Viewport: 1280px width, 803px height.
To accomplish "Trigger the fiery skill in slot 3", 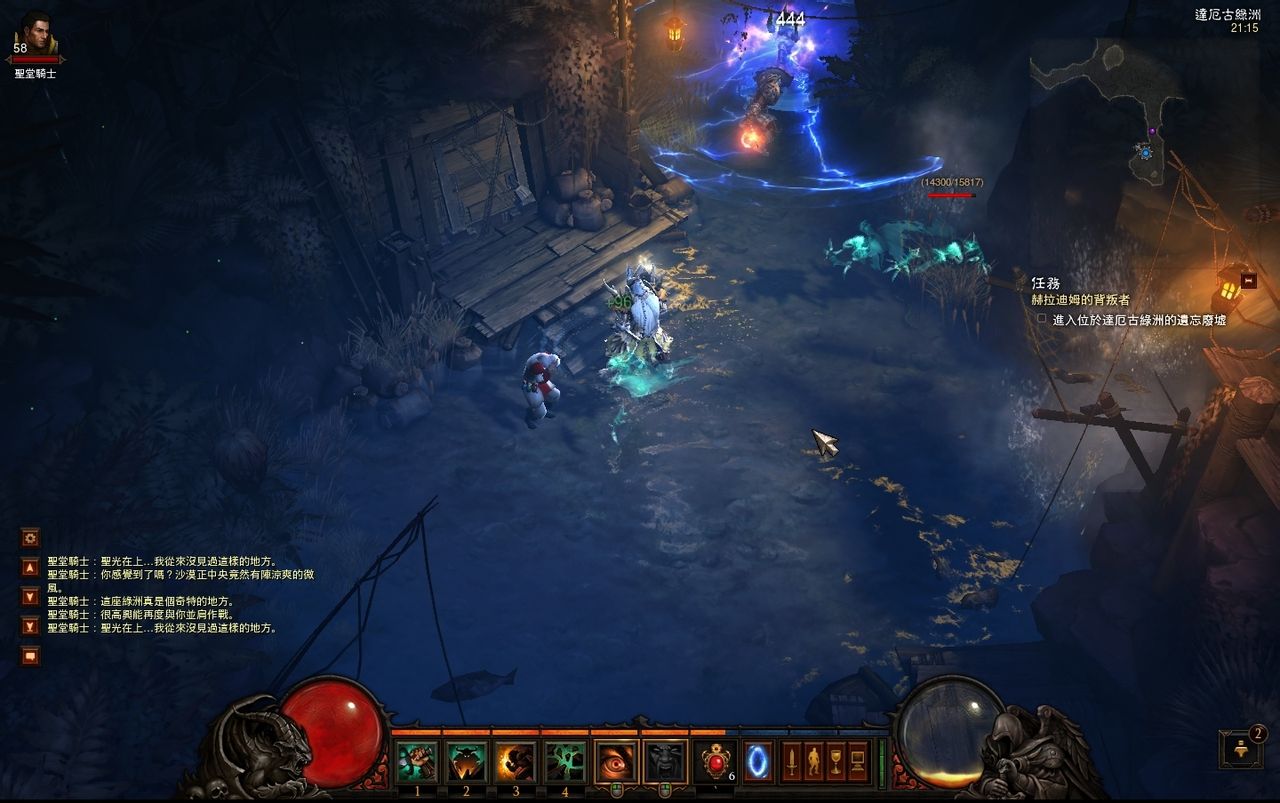I will click(516, 762).
